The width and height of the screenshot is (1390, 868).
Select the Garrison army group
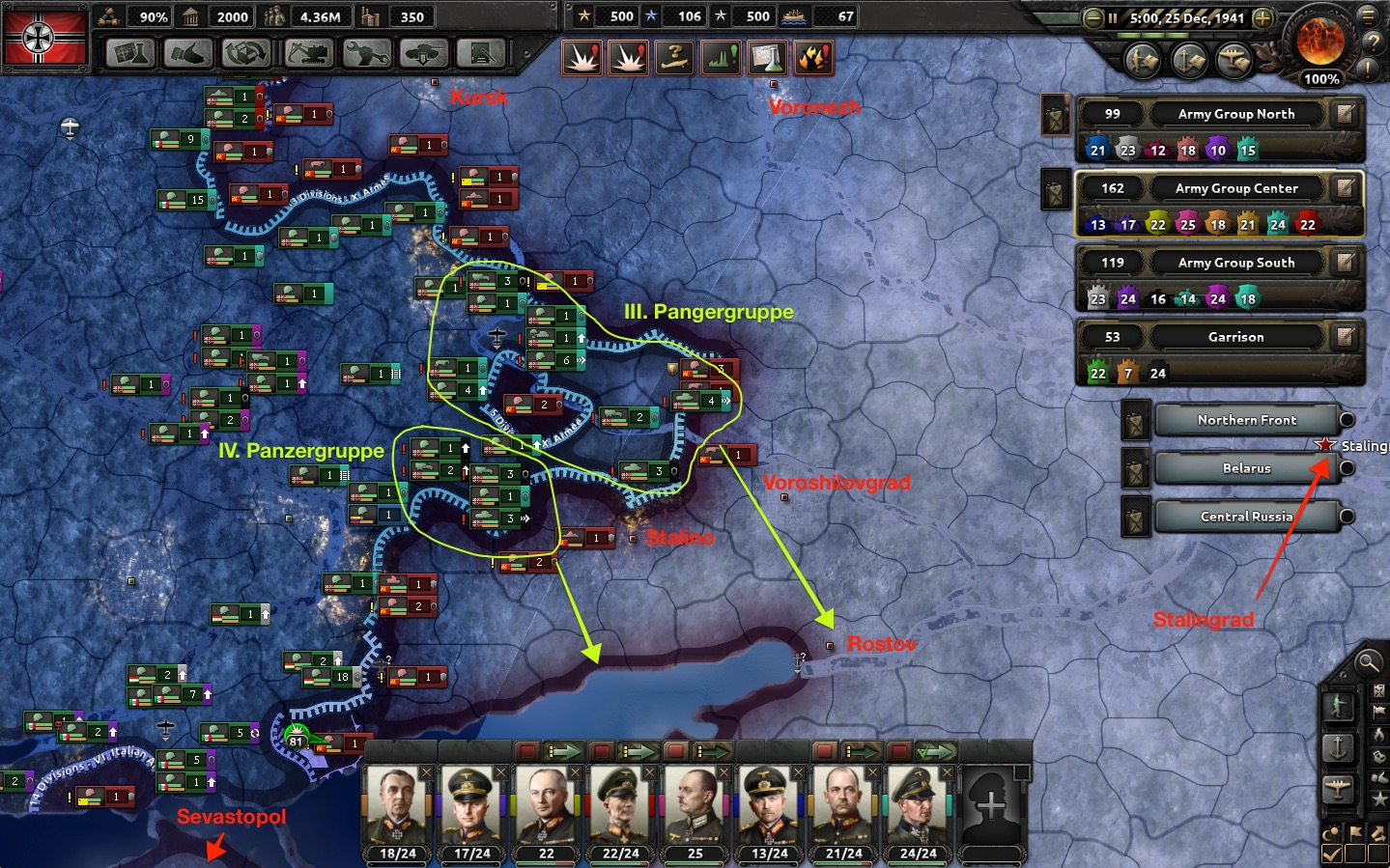[x=1235, y=337]
